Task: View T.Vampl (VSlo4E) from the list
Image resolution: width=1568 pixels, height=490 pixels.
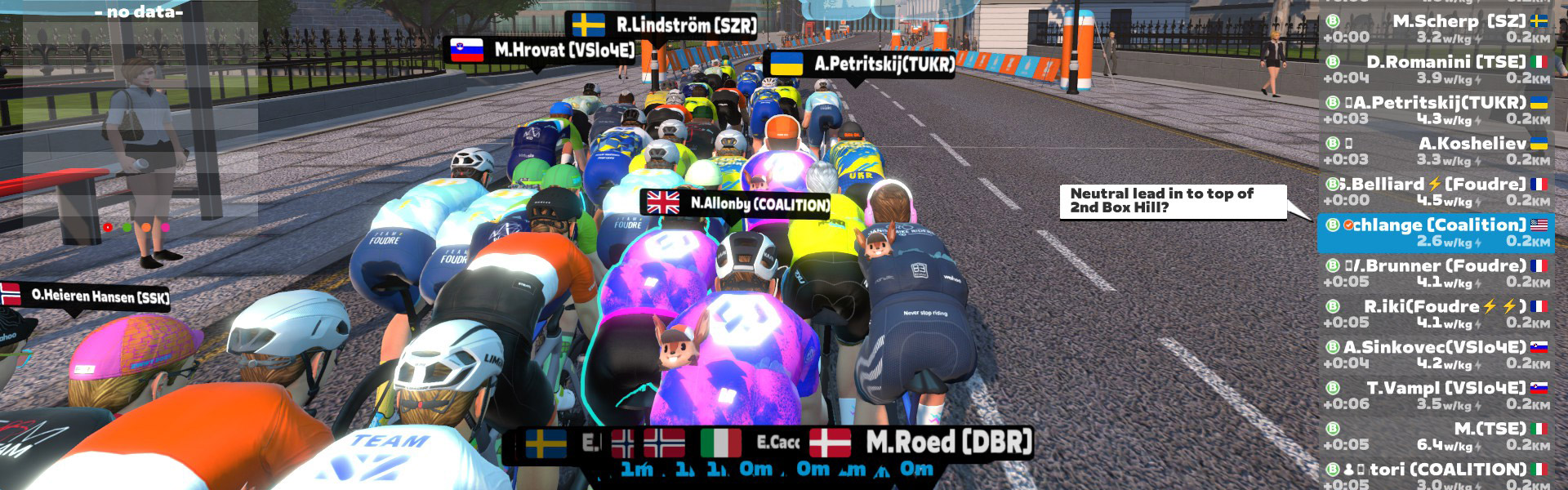Action: coord(1437,396)
